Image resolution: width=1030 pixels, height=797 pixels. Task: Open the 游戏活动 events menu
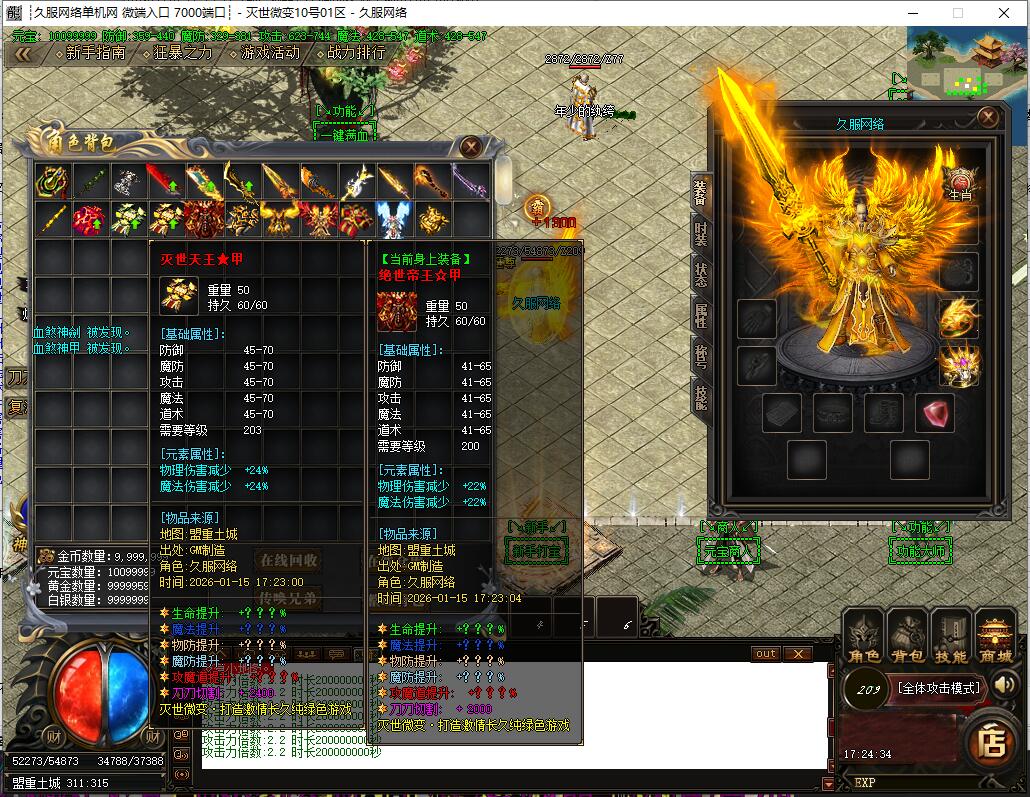point(270,53)
